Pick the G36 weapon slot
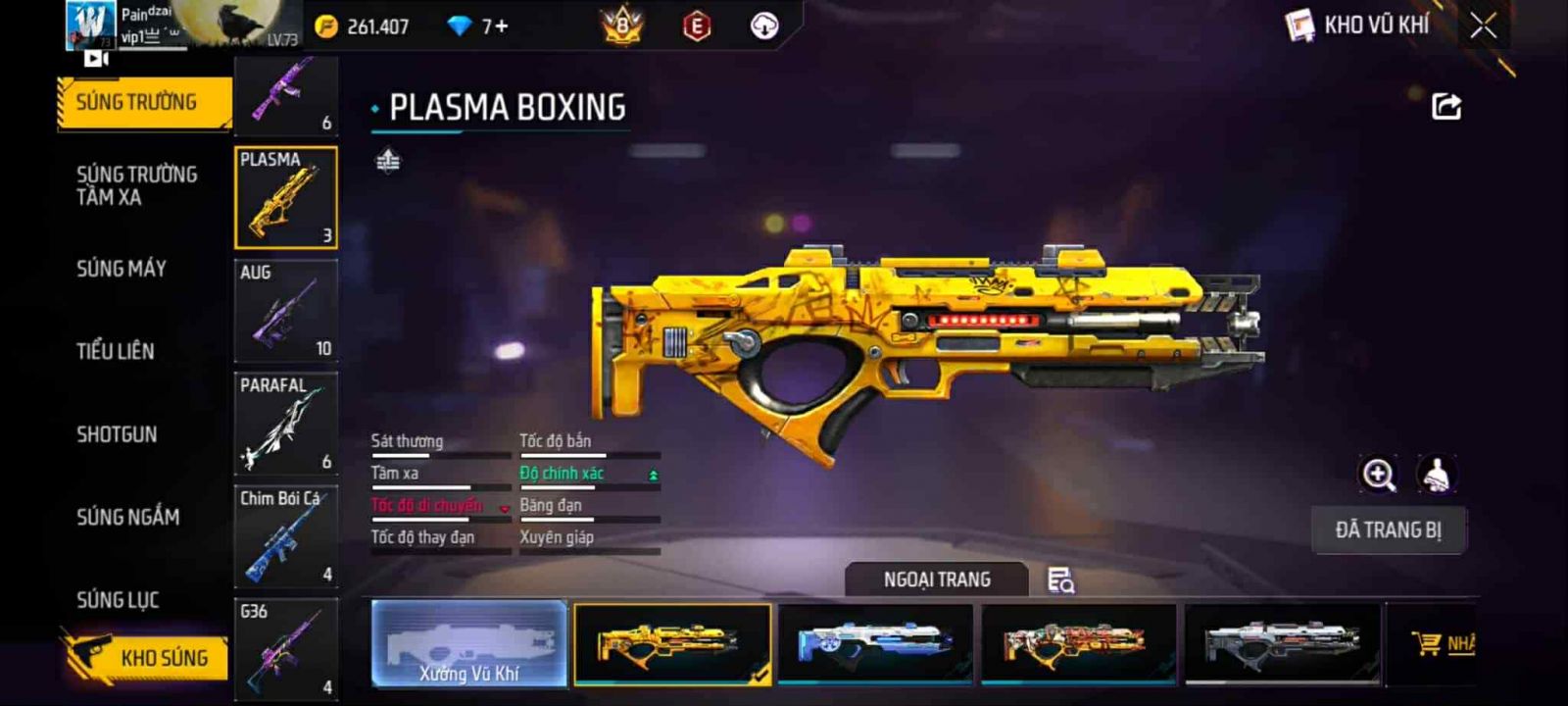 (286, 647)
